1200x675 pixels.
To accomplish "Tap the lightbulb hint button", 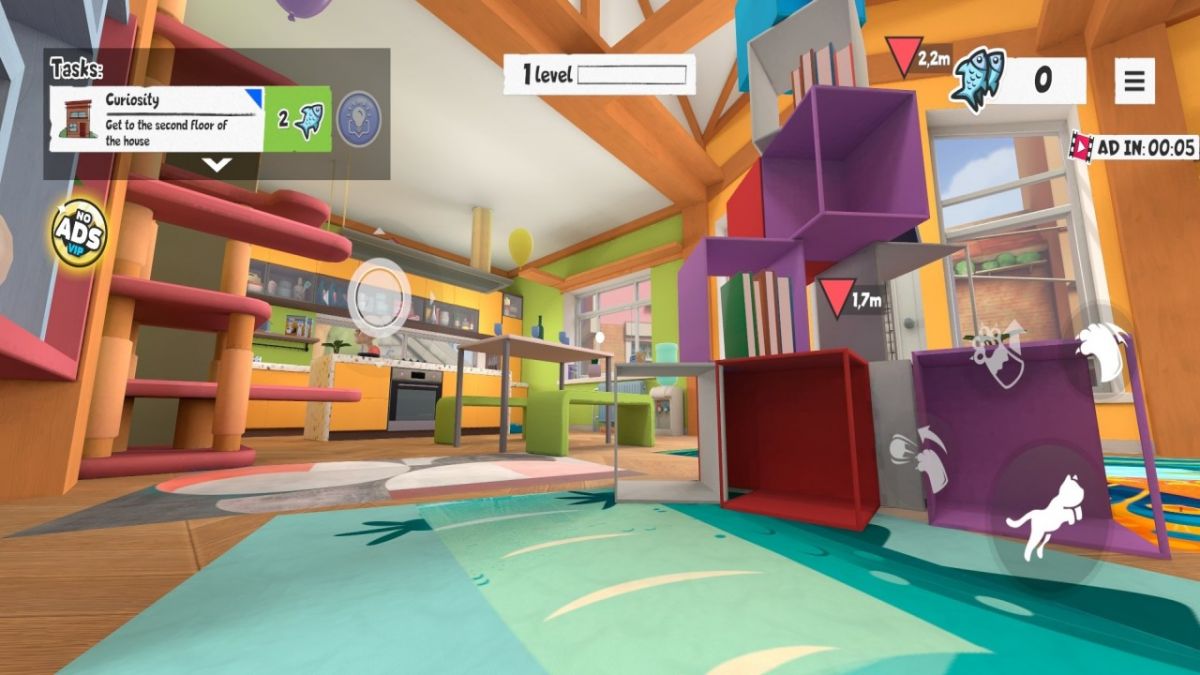I will tap(358, 116).
